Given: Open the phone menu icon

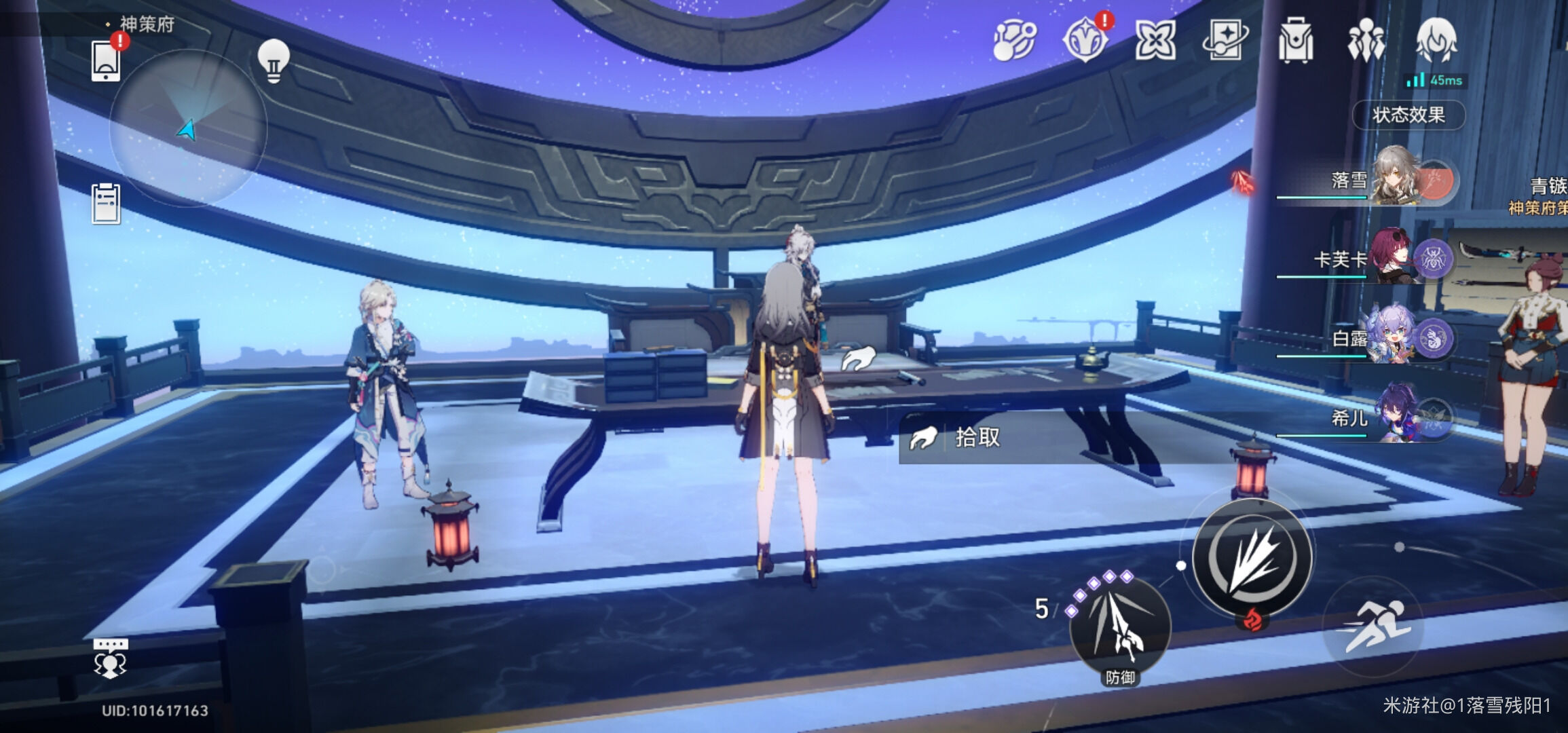Looking at the screenshot, I should [x=107, y=61].
